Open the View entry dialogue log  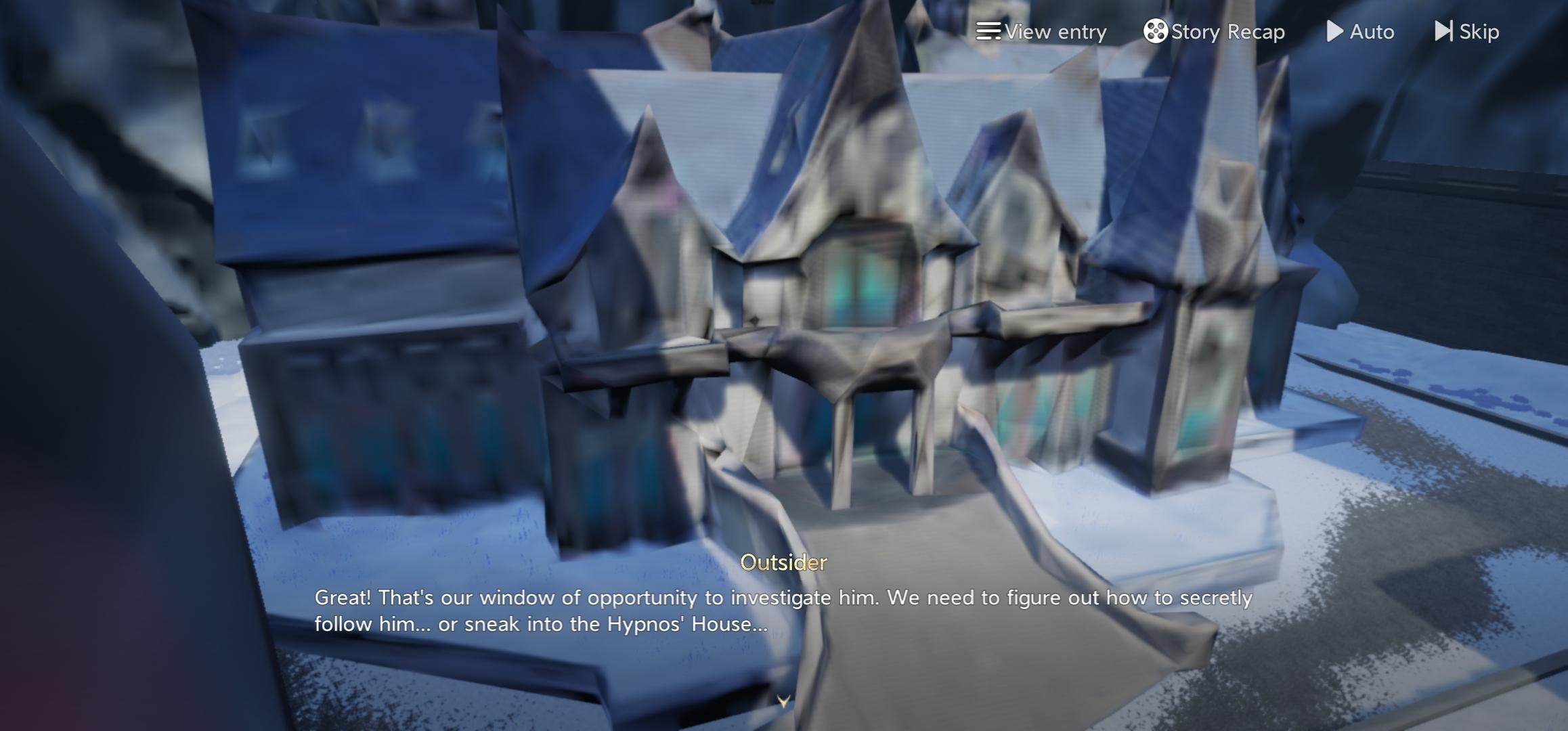(x=1041, y=32)
